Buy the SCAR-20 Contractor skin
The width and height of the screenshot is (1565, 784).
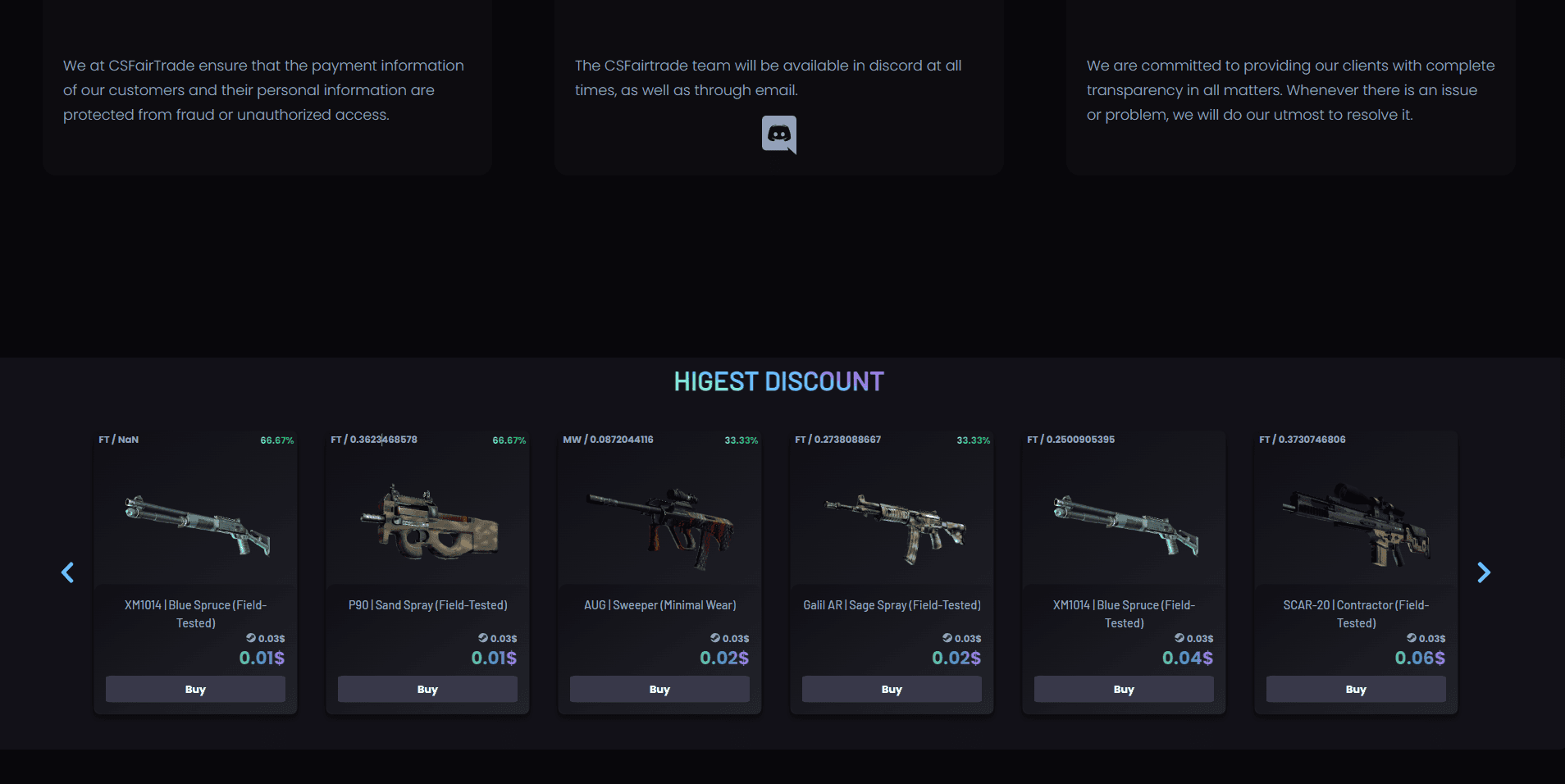(1356, 689)
